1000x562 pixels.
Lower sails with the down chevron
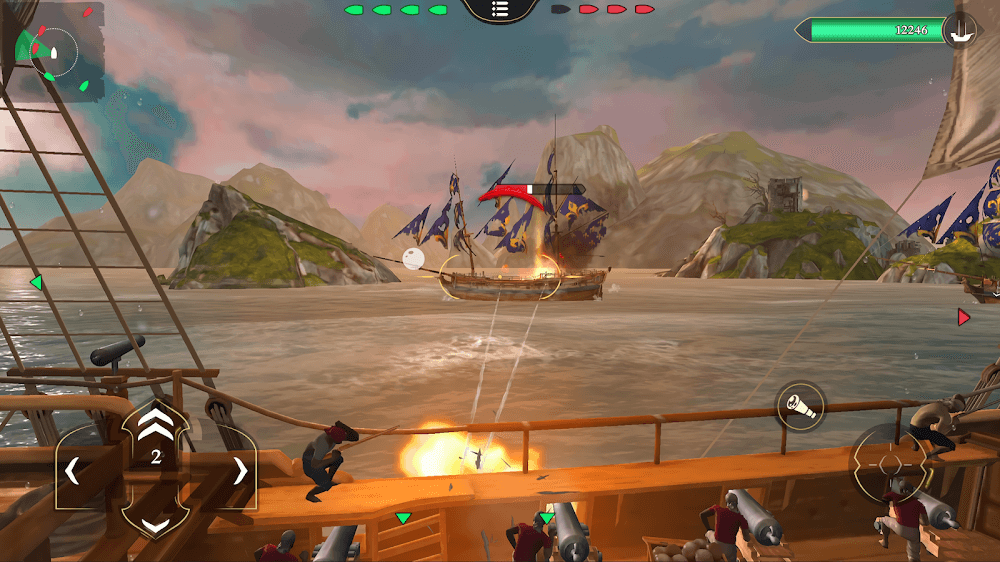[155, 524]
